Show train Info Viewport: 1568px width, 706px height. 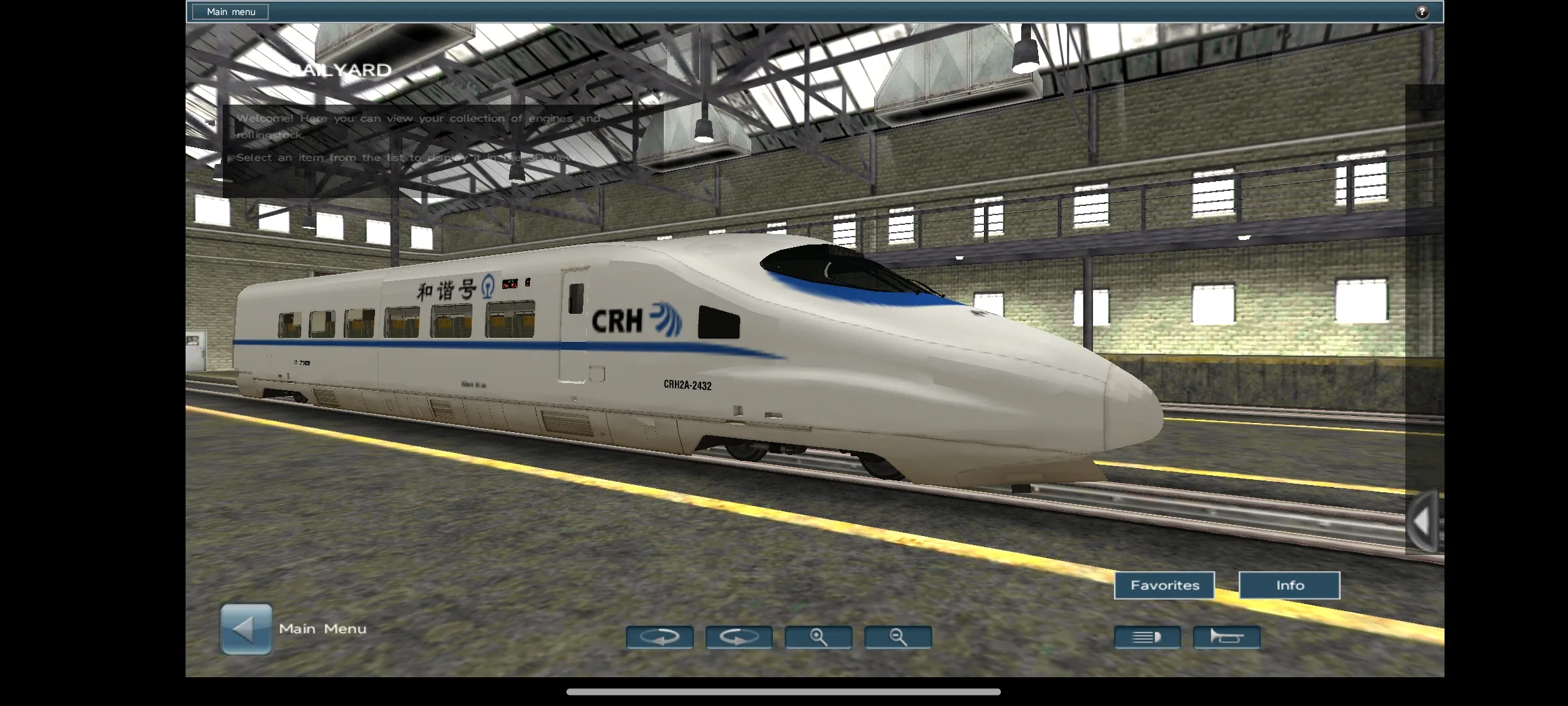(1290, 586)
